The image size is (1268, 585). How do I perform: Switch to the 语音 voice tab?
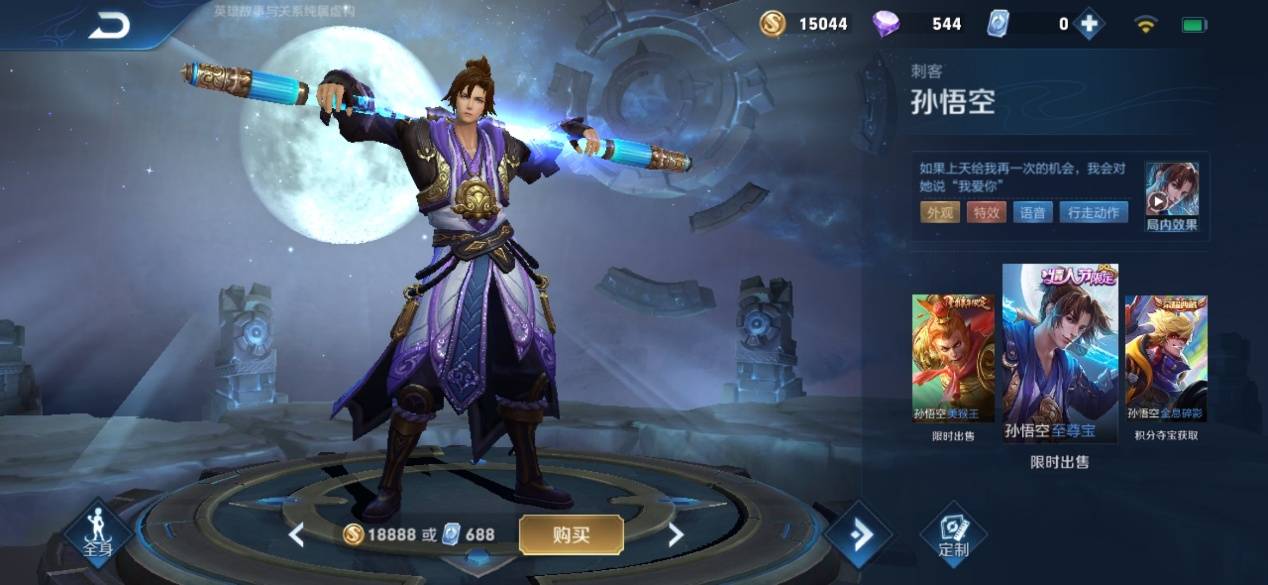click(x=1033, y=212)
